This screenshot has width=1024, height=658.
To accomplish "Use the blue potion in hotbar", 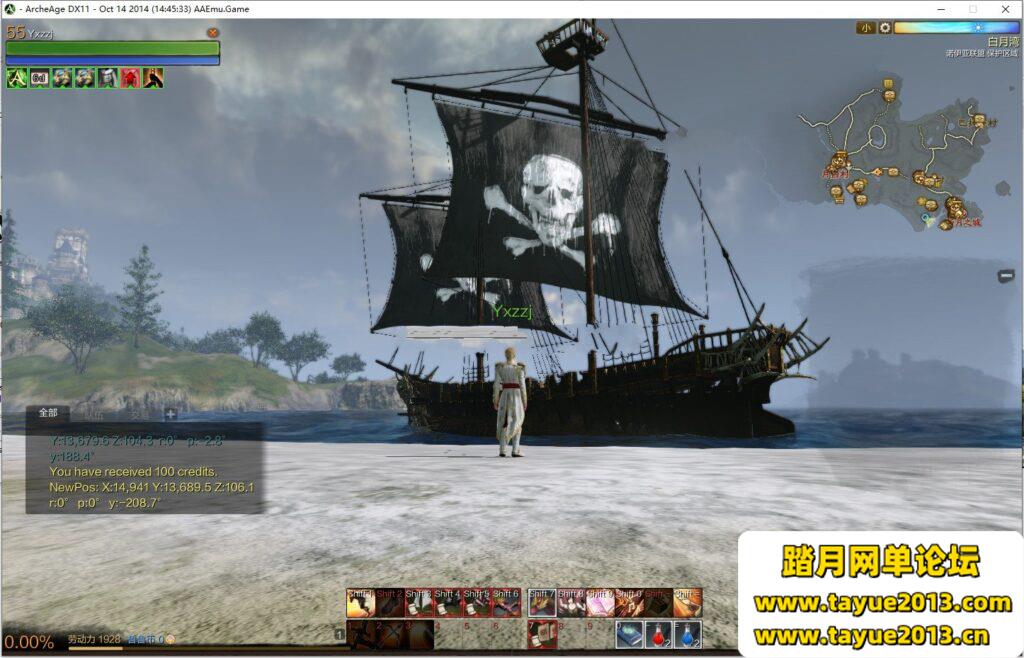I will [x=688, y=634].
